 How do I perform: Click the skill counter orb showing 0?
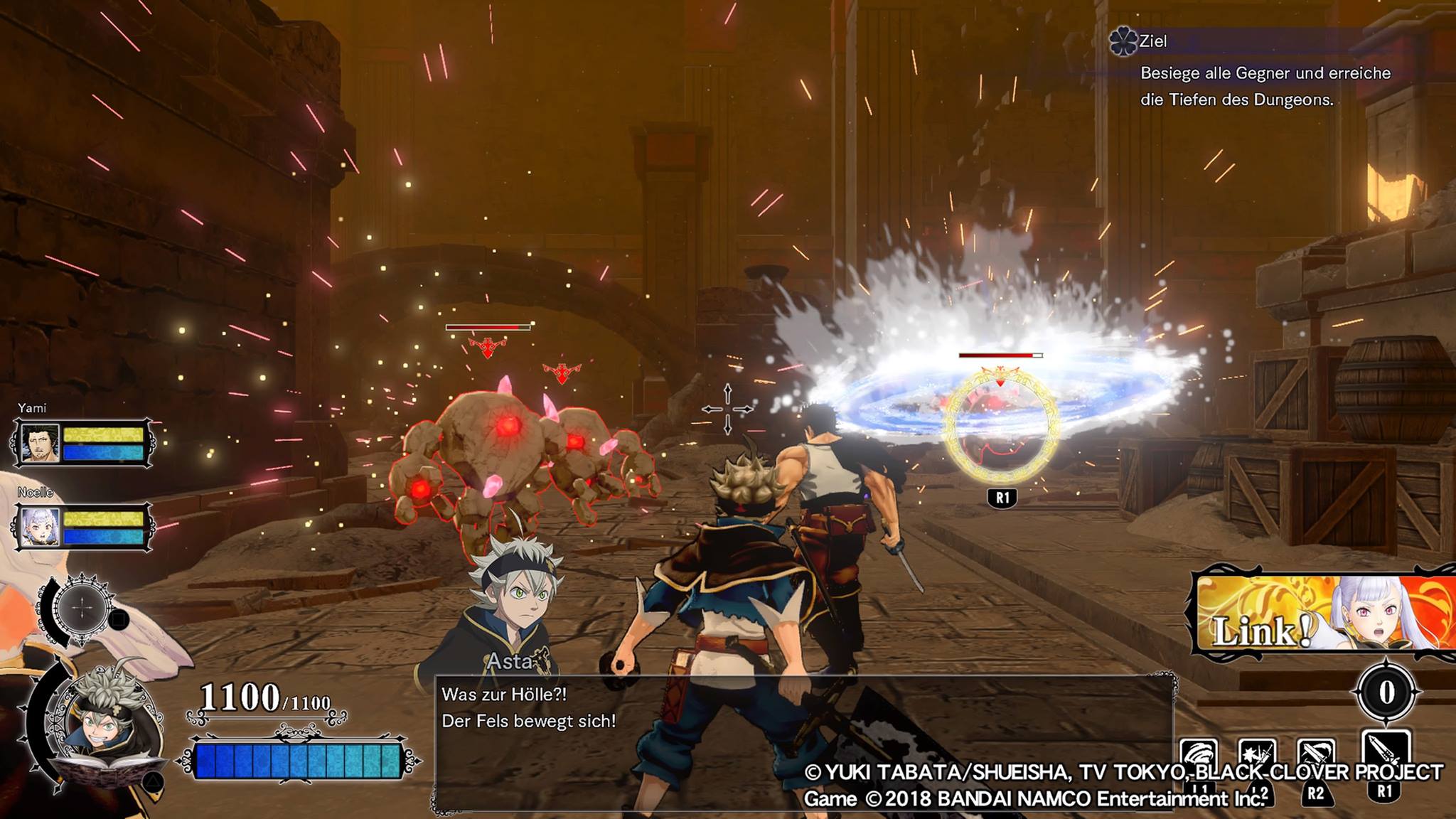1386,692
